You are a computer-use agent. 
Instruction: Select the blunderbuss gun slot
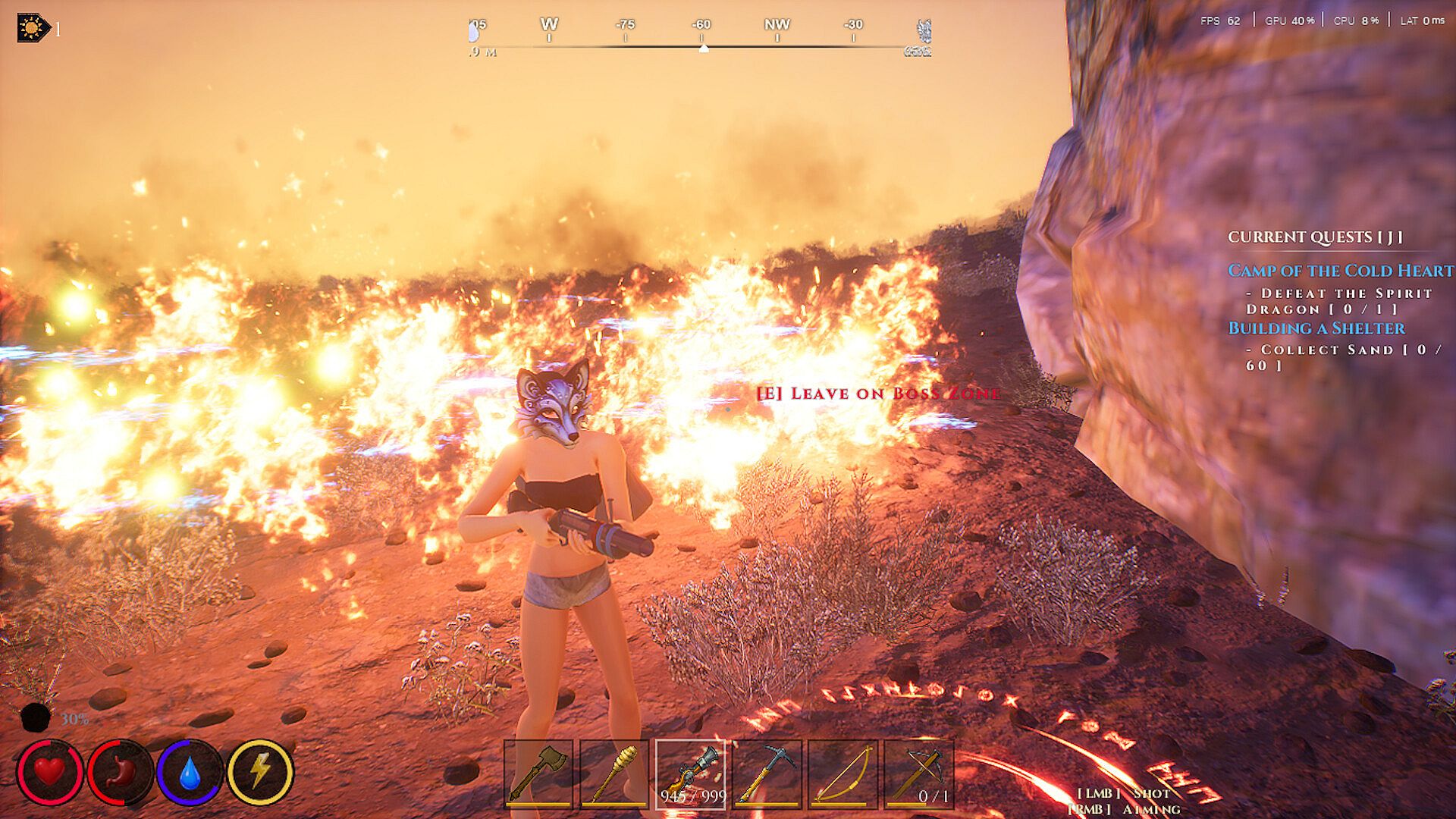(691, 773)
